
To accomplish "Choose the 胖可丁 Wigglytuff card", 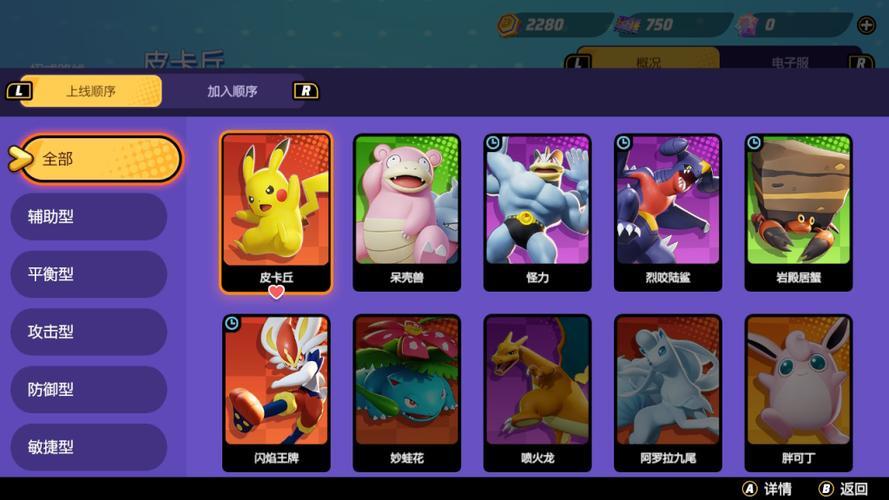I will [x=798, y=393].
